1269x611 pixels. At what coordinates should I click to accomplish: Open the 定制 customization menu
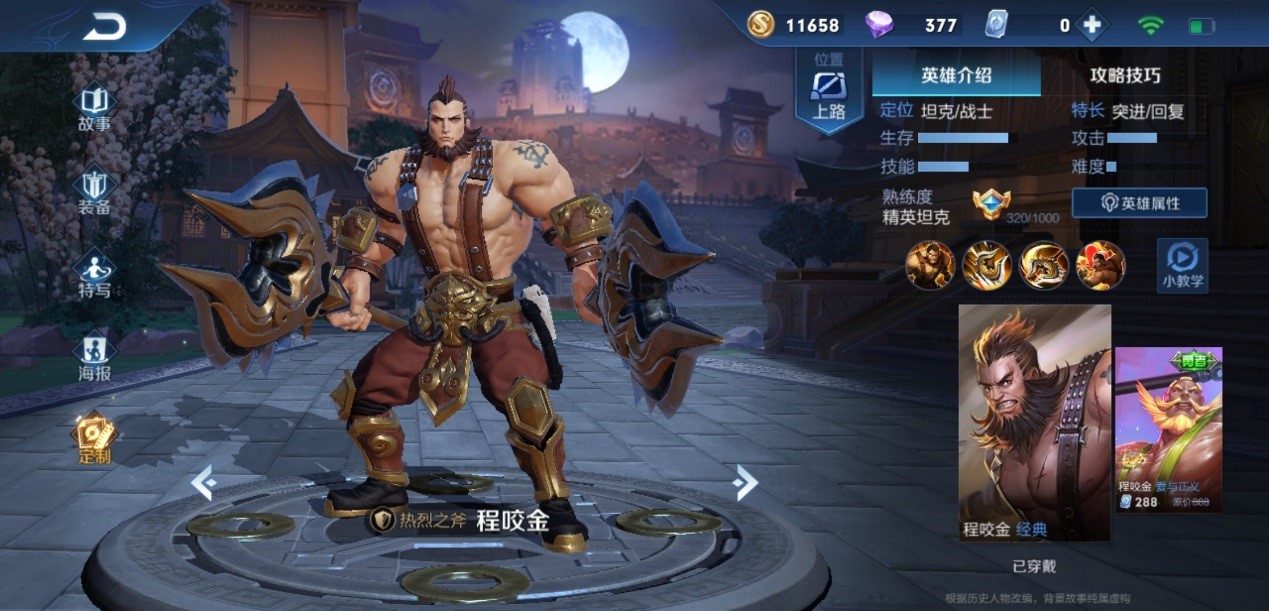(95, 440)
